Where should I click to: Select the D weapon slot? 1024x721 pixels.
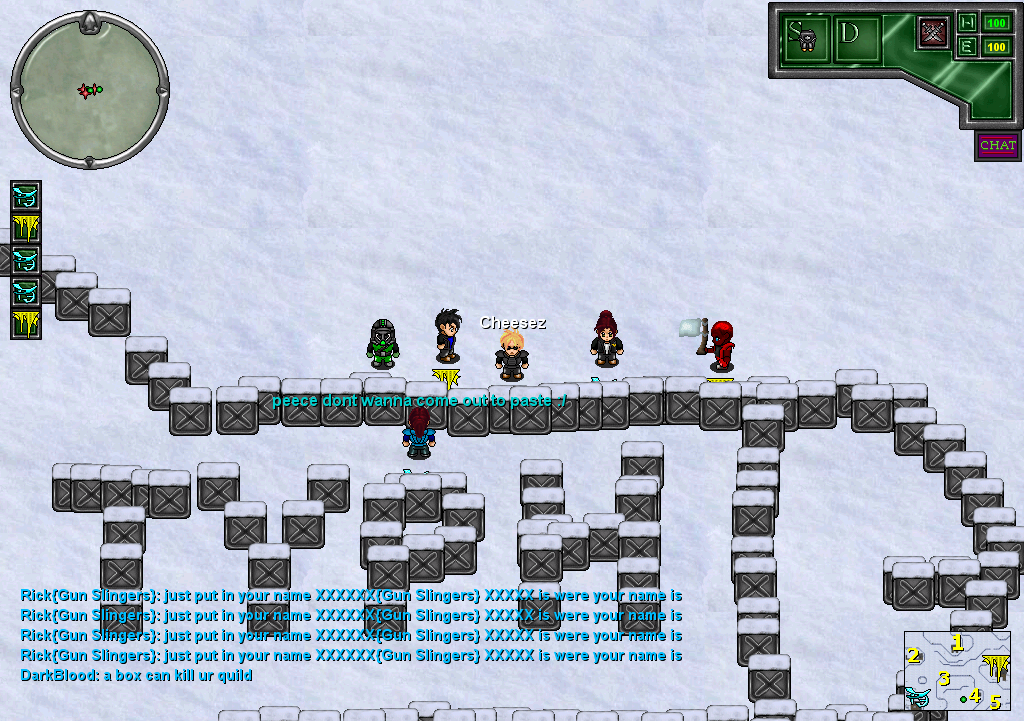(857, 38)
